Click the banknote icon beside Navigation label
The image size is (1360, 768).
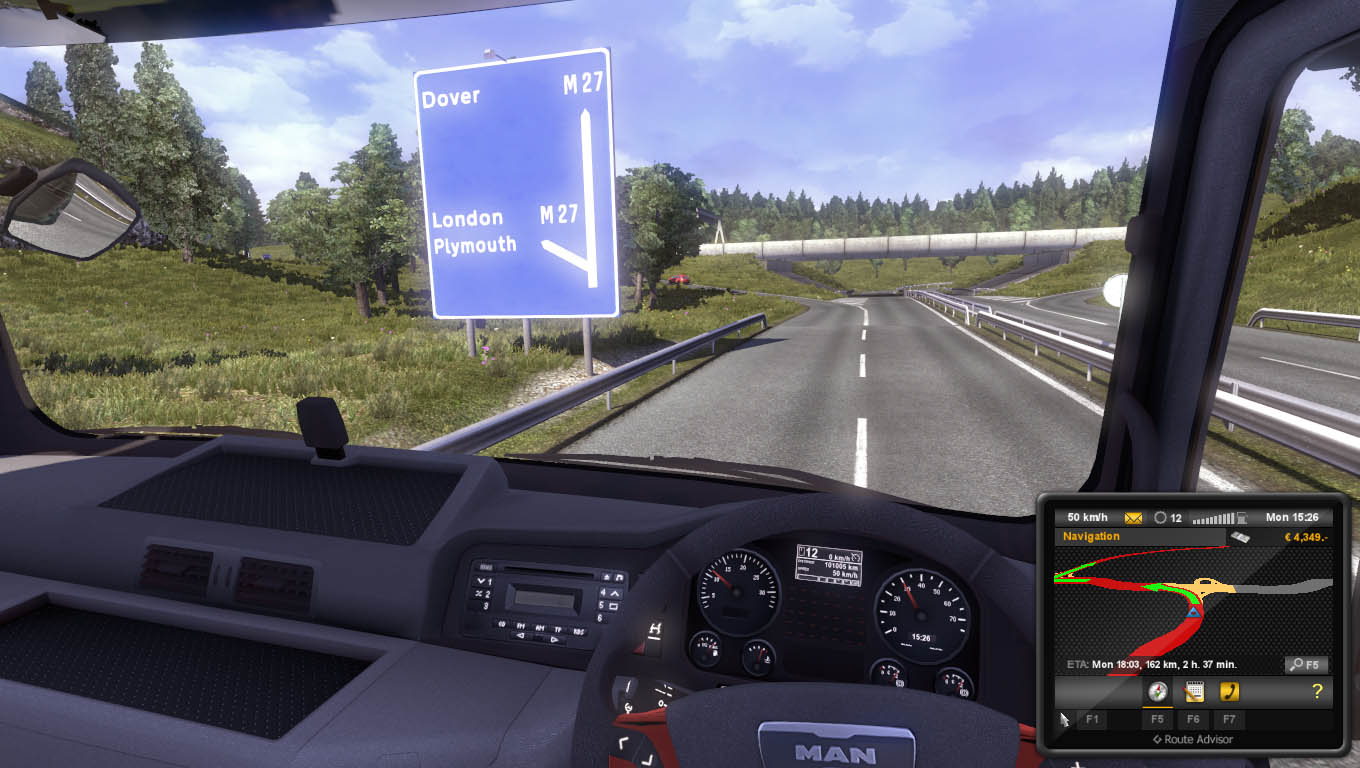(1240, 537)
